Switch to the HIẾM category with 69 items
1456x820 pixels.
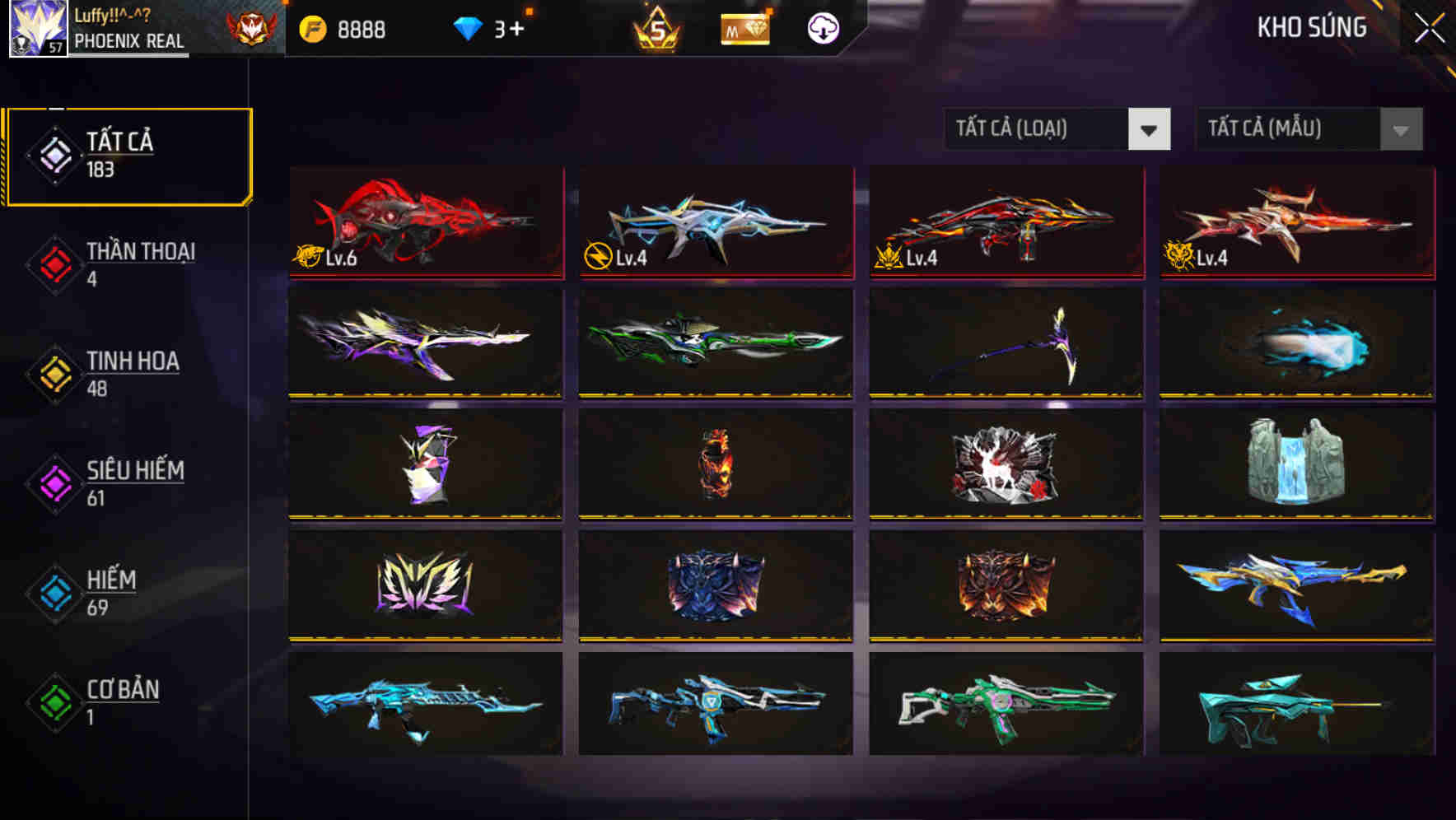(110, 591)
